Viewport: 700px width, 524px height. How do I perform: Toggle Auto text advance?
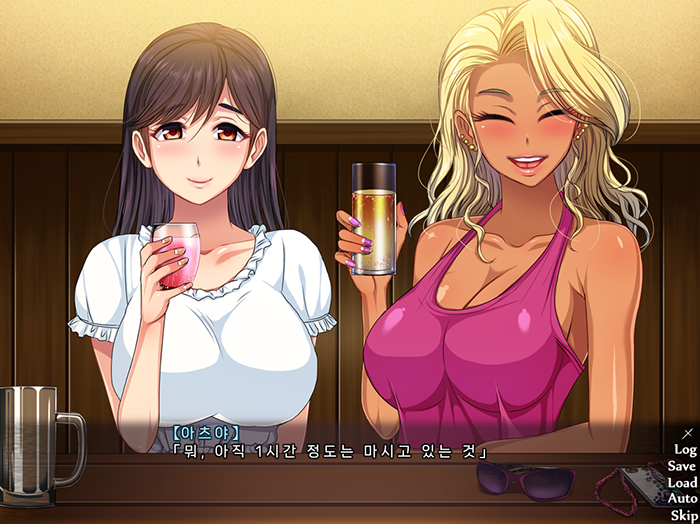pyautogui.click(x=682, y=498)
